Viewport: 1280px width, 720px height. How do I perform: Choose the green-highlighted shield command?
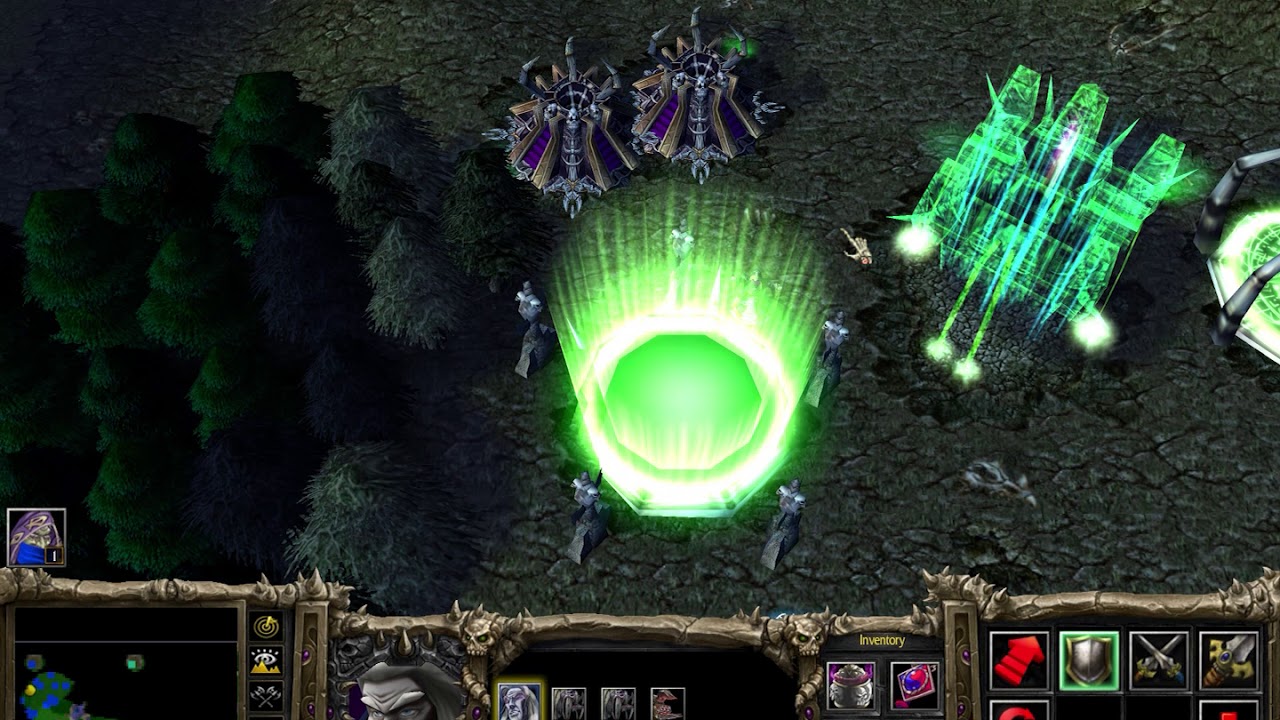(1089, 661)
